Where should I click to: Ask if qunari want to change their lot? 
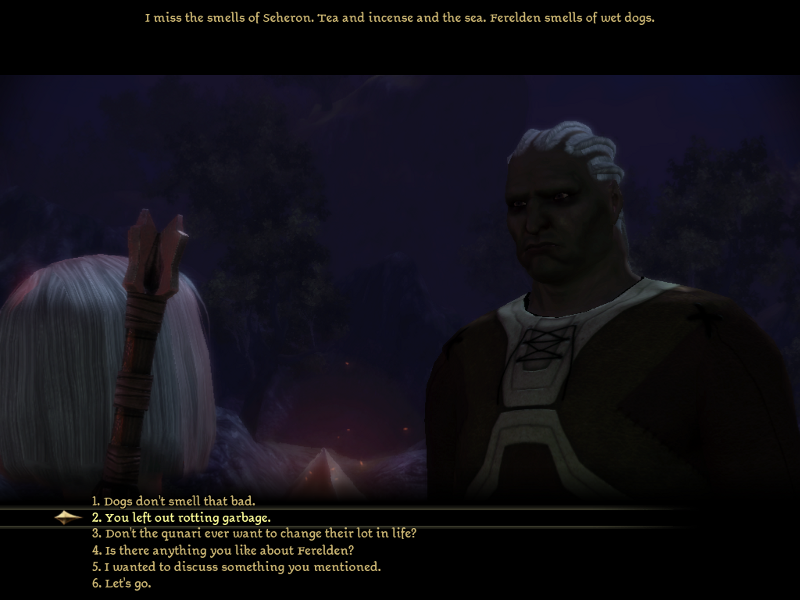click(x=253, y=533)
